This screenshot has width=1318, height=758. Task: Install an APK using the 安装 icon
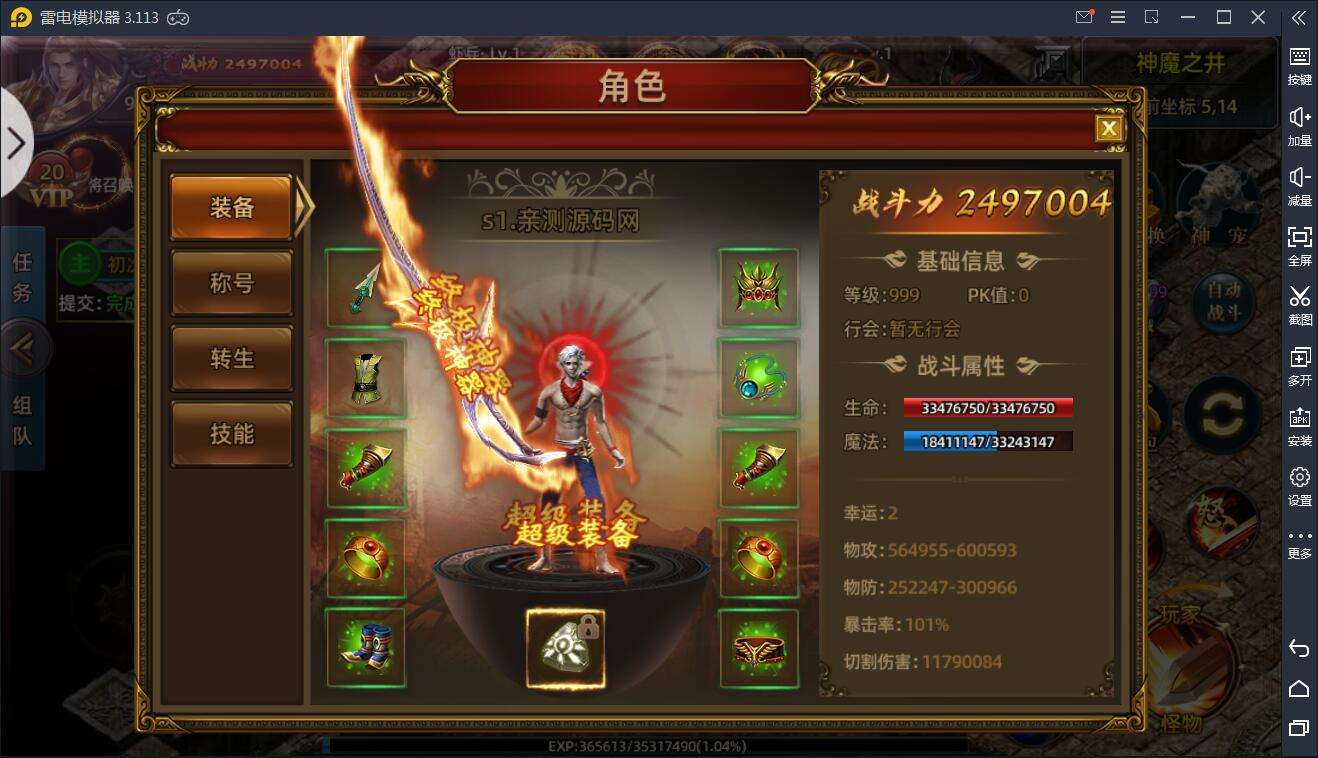click(x=1299, y=425)
